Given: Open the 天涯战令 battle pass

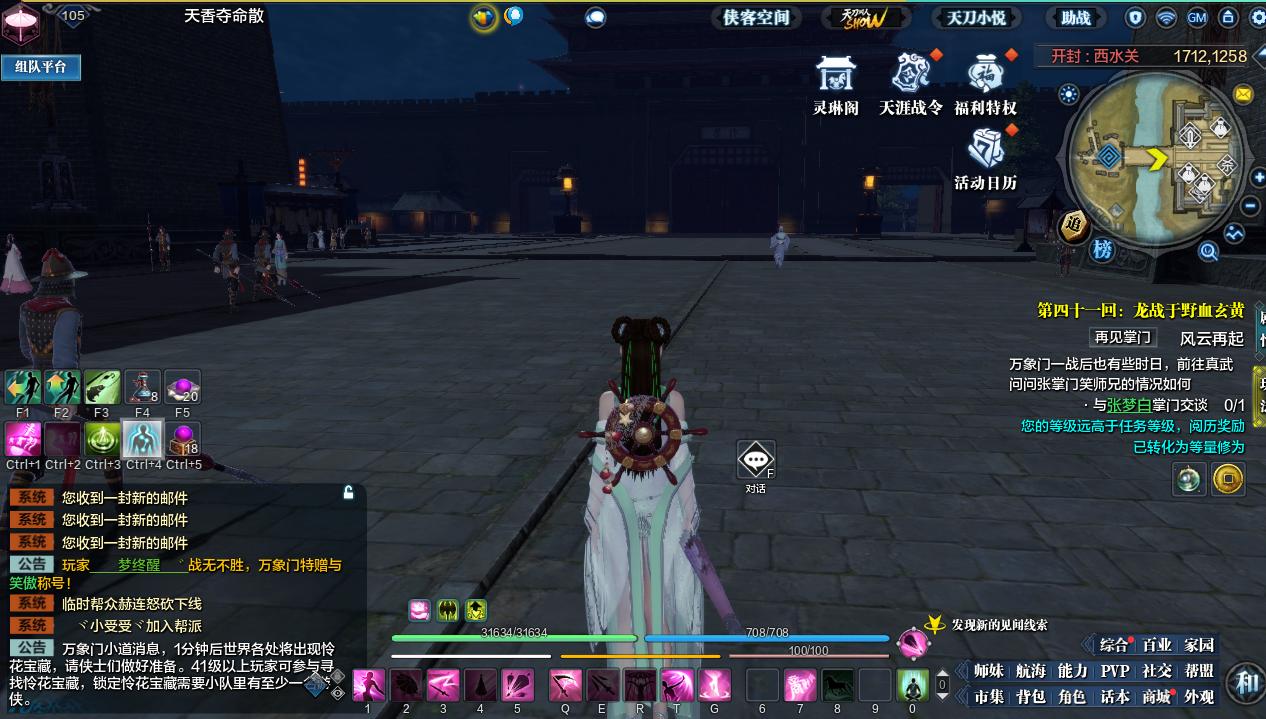Looking at the screenshot, I should click(x=910, y=84).
